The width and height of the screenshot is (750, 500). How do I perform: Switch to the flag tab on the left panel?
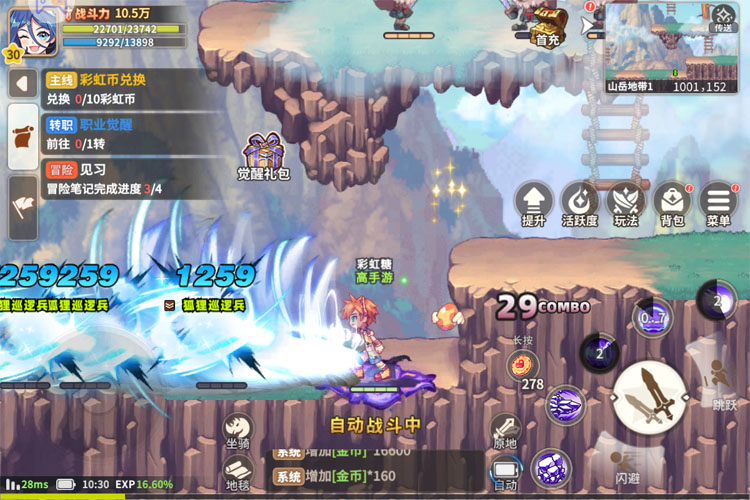pos(22,205)
